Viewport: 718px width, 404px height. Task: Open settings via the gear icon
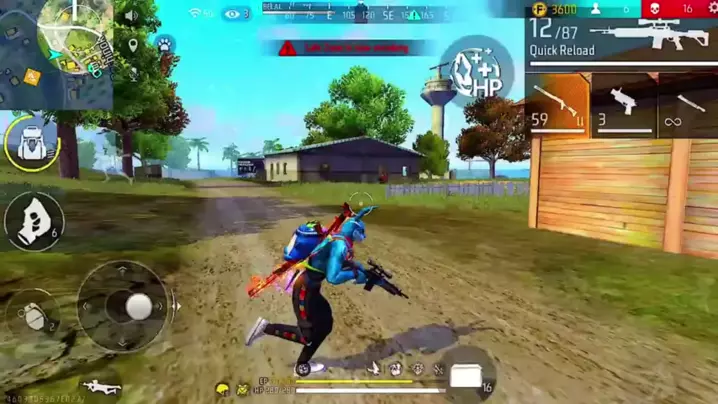pos(709,9)
